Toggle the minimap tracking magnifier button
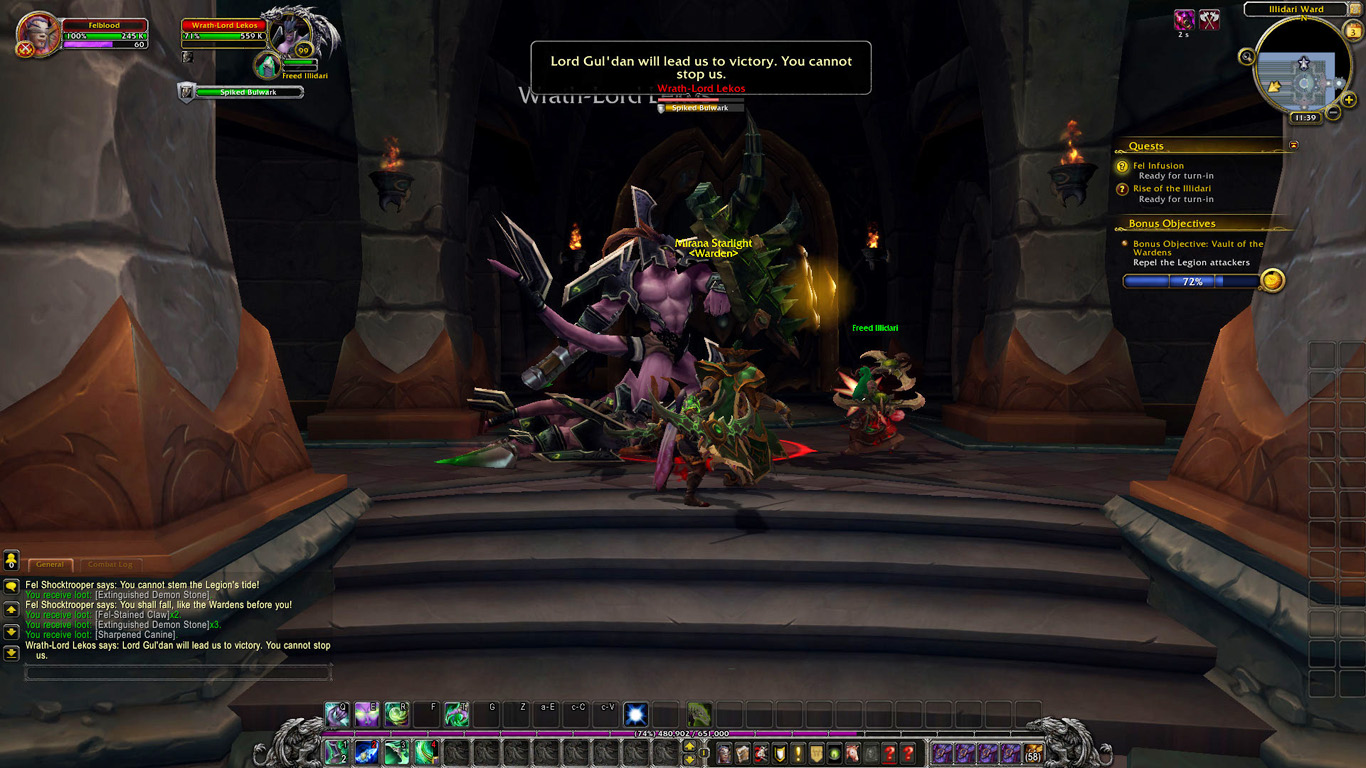The width and height of the screenshot is (1366, 768). click(1247, 57)
